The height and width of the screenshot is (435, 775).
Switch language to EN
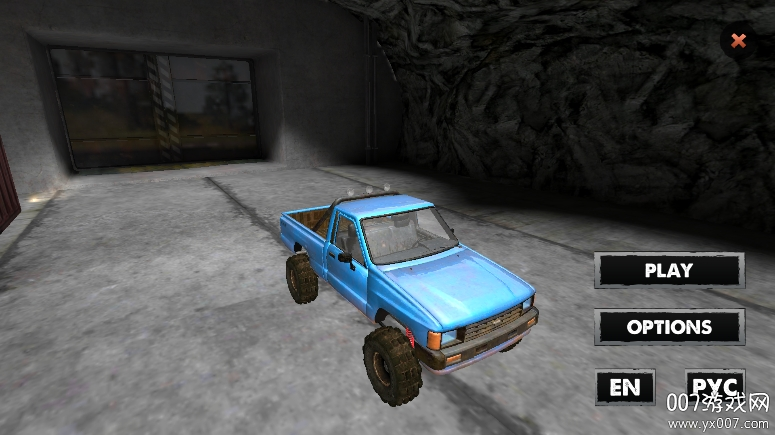coord(625,387)
